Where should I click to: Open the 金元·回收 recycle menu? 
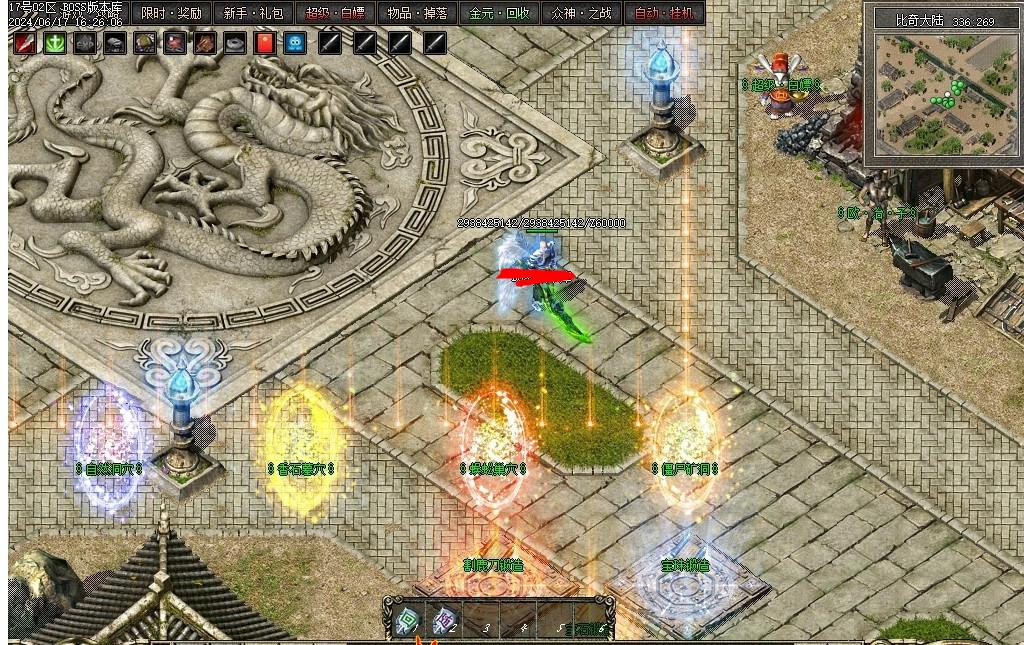pyautogui.click(x=500, y=14)
